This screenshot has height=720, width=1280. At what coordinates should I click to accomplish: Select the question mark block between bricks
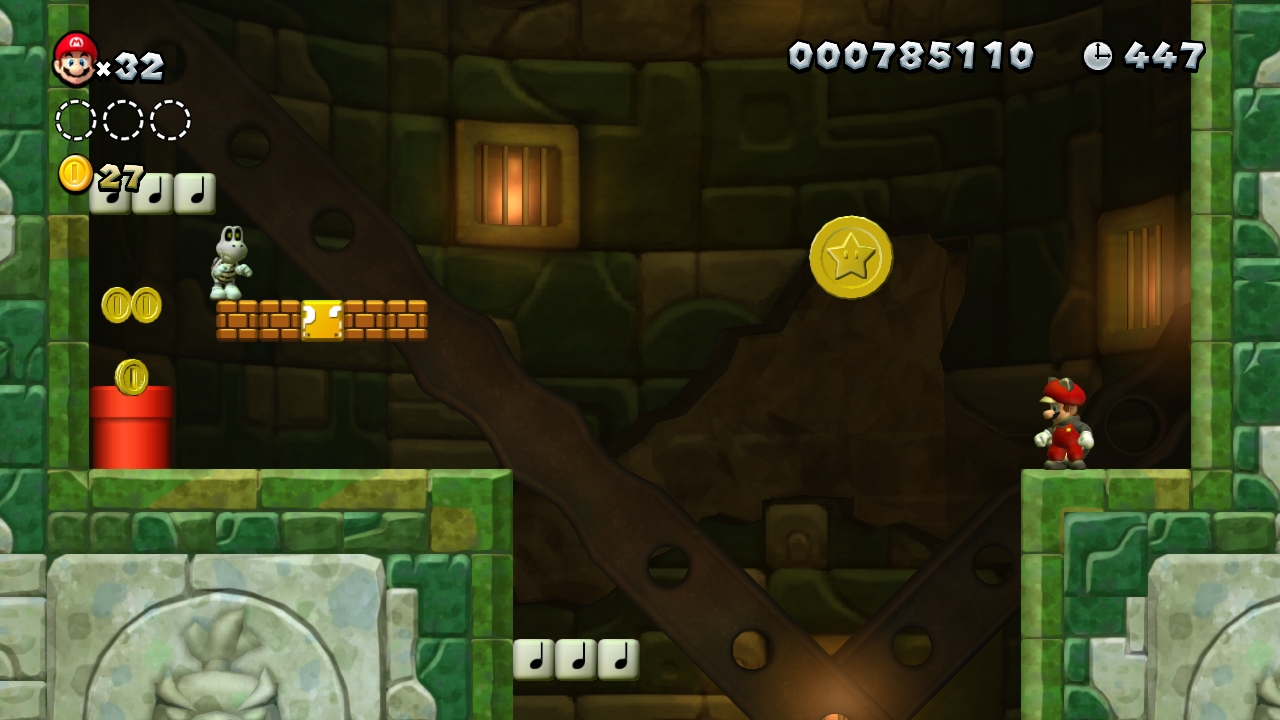tap(321, 320)
